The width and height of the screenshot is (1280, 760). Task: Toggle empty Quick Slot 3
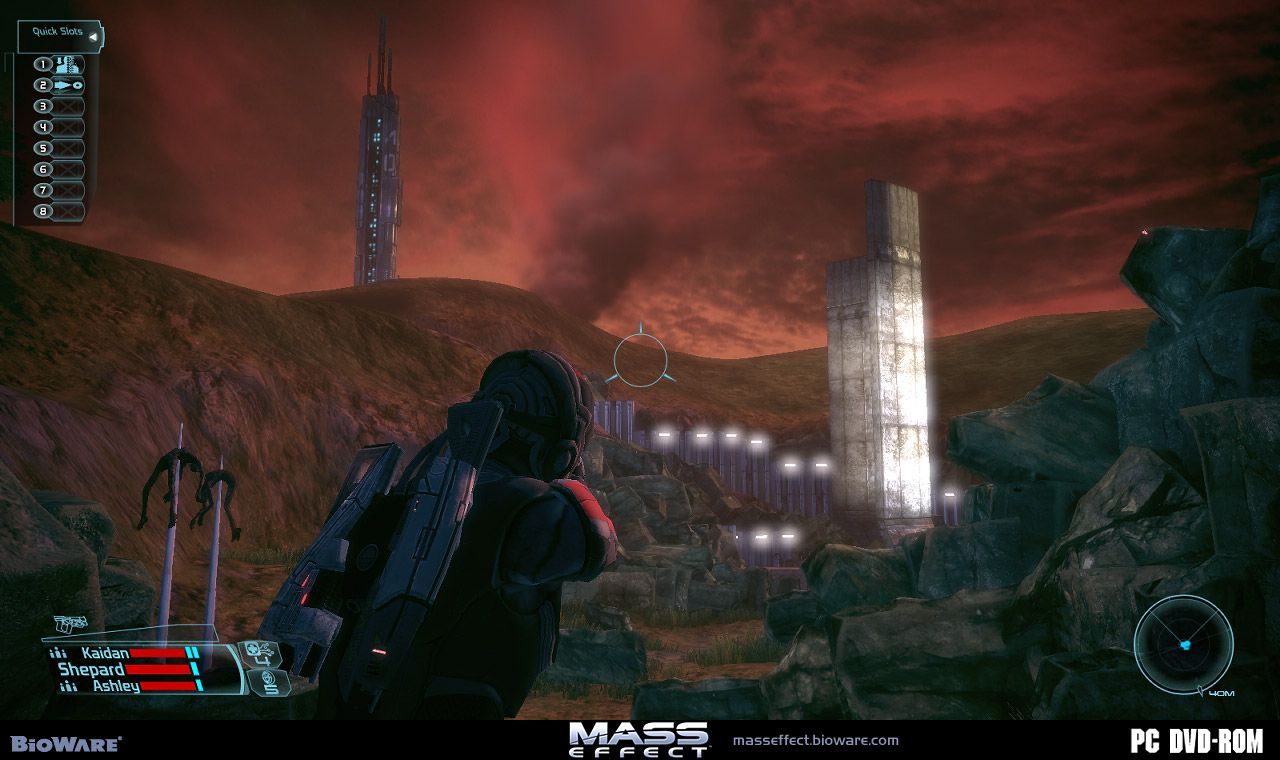coord(68,107)
